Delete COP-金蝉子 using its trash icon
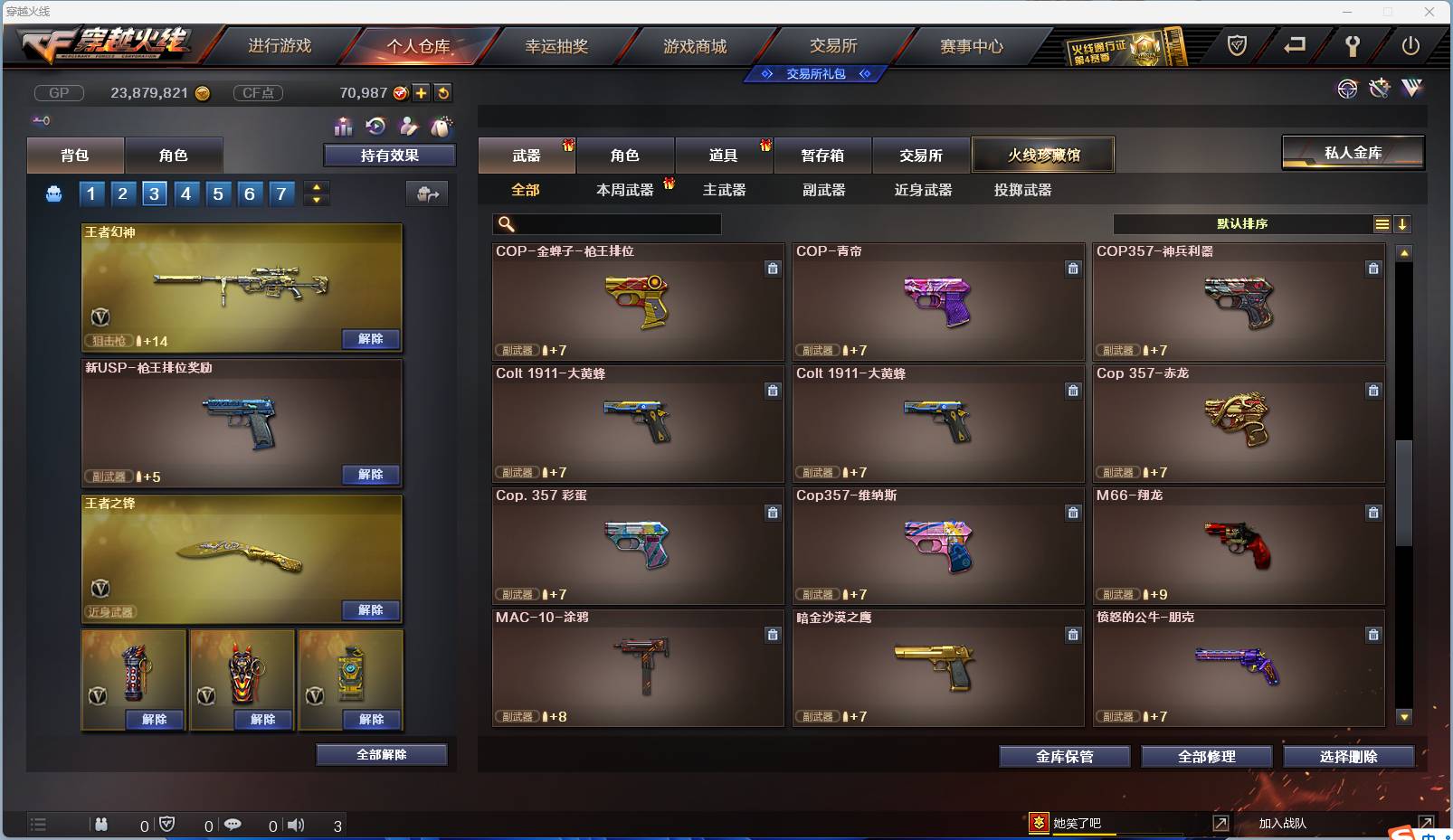 (774, 269)
